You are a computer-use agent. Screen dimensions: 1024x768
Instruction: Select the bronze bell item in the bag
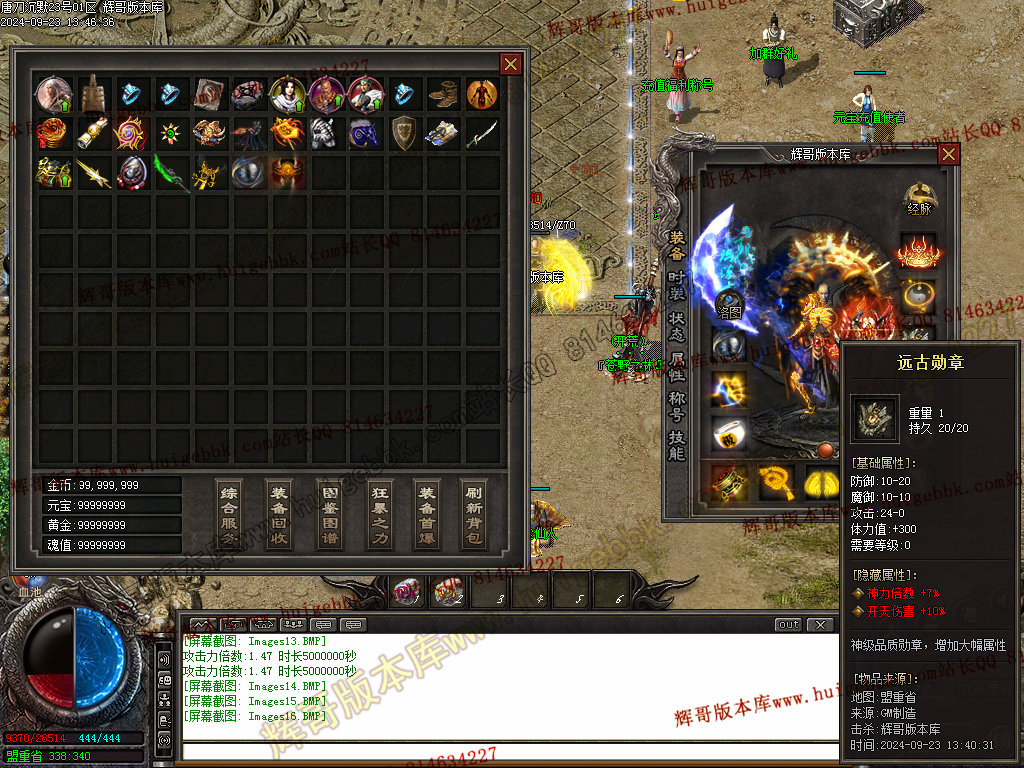[94, 94]
